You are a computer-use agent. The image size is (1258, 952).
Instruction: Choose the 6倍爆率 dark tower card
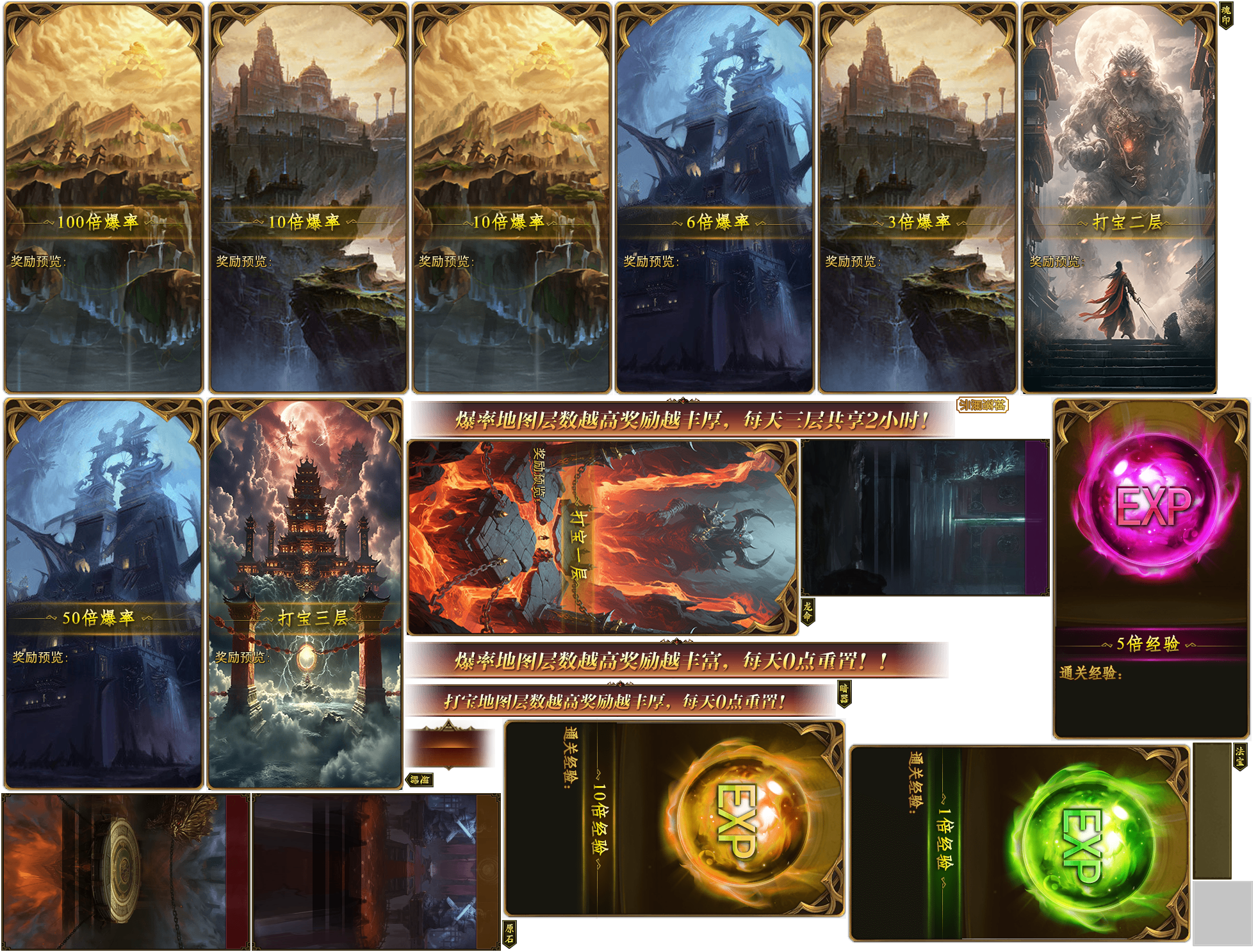tap(714, 197)
